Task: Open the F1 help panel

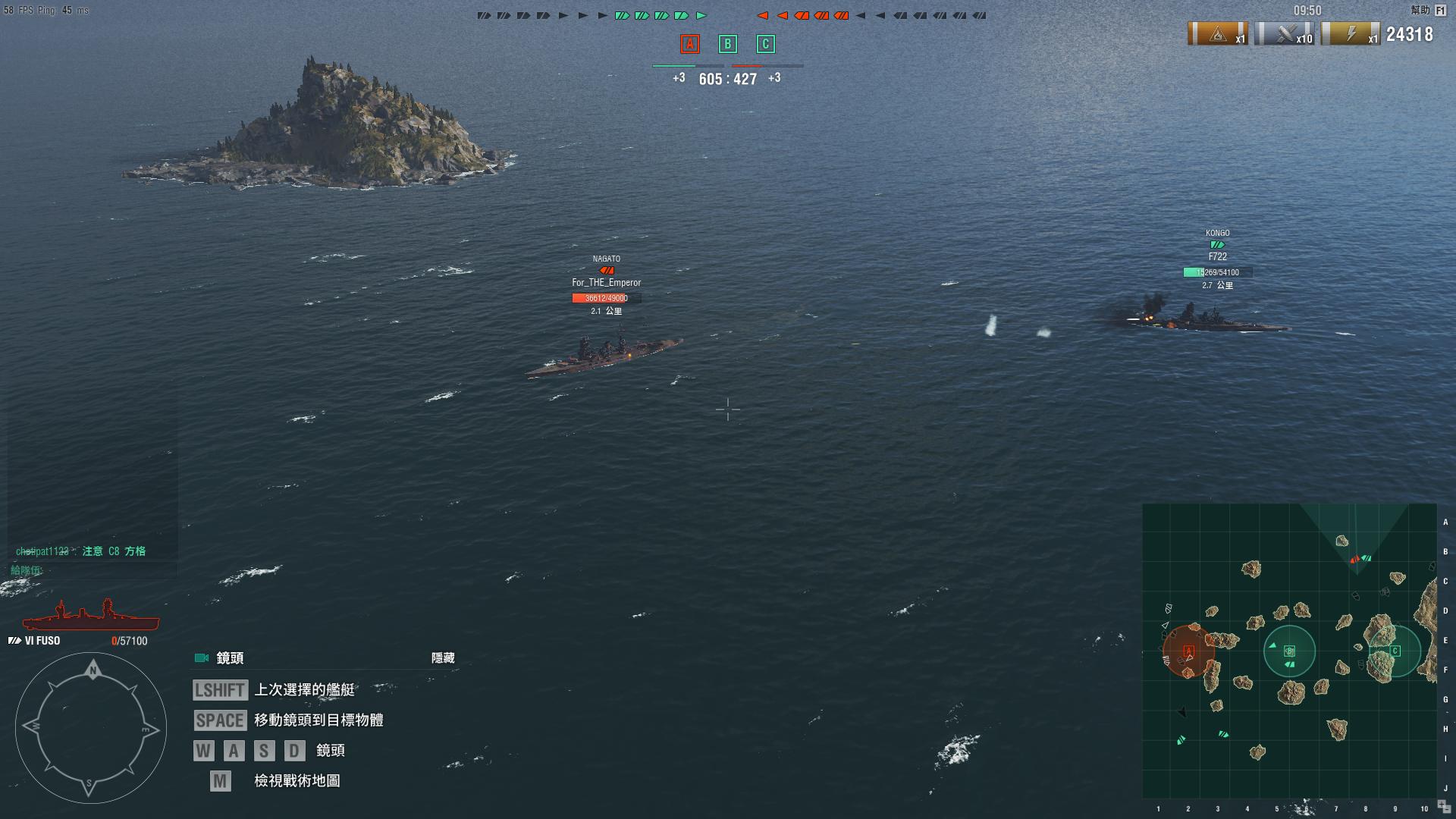Action: 1440,11
